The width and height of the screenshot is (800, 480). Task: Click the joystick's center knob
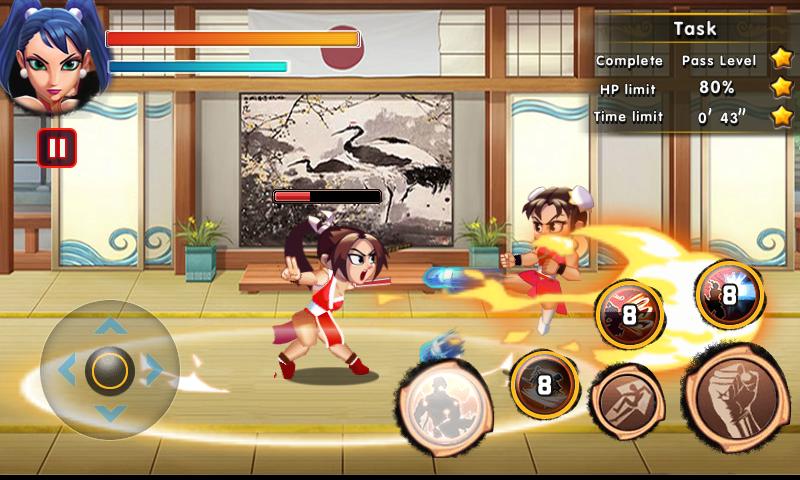[x=109, y=370]
